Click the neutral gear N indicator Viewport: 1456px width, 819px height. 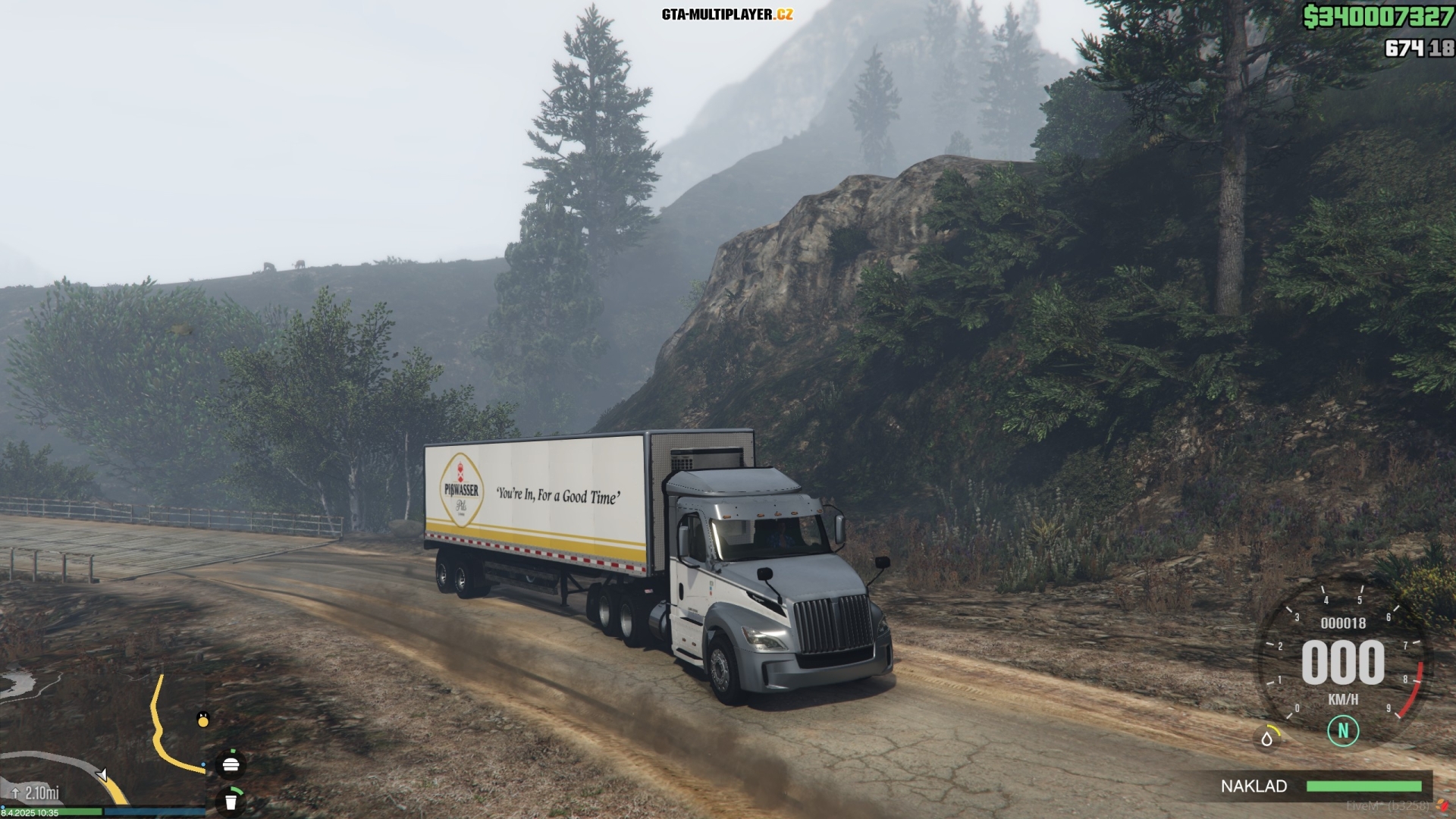[1343, 731]
